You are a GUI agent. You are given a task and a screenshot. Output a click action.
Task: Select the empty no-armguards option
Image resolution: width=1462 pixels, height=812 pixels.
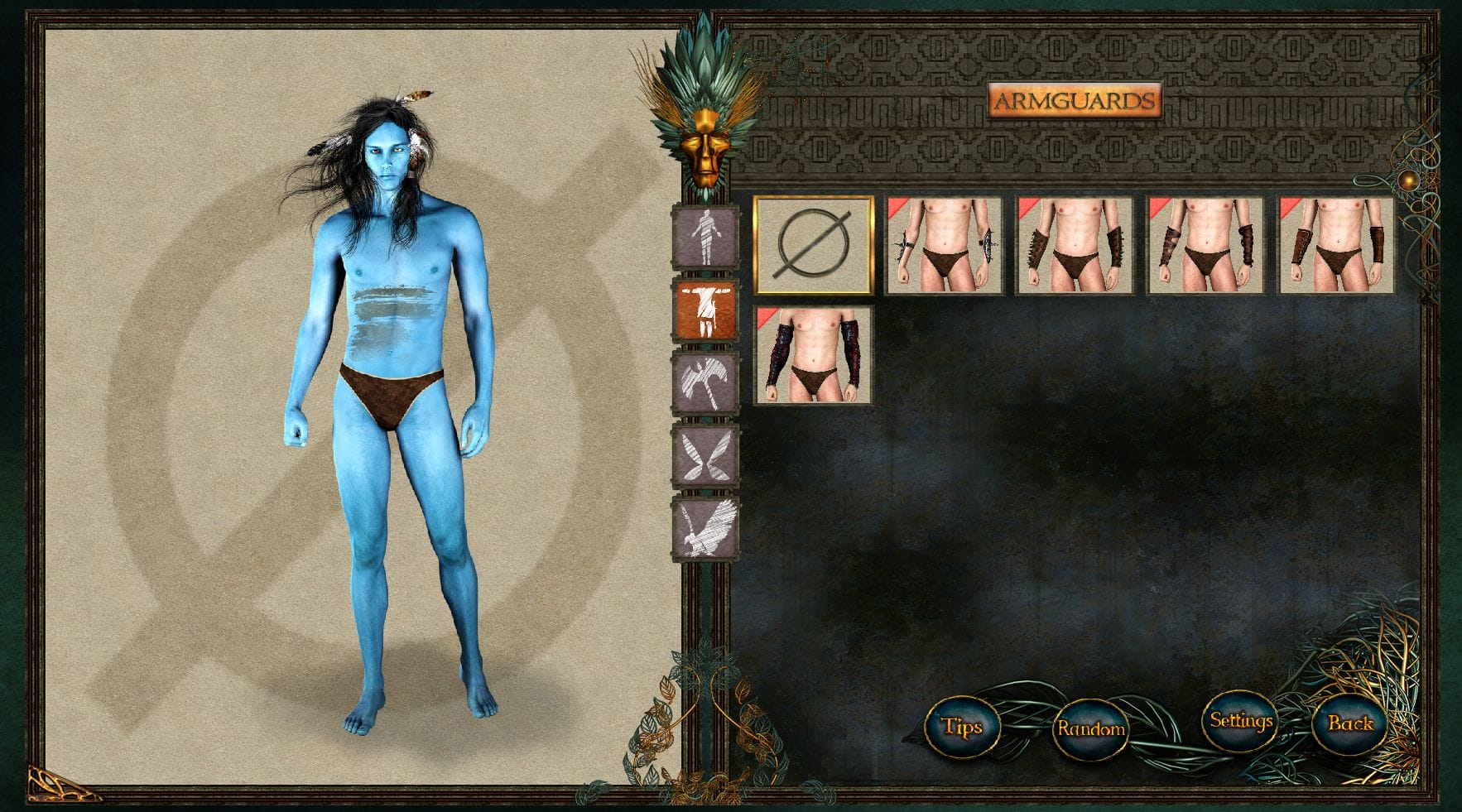(813, 245)
